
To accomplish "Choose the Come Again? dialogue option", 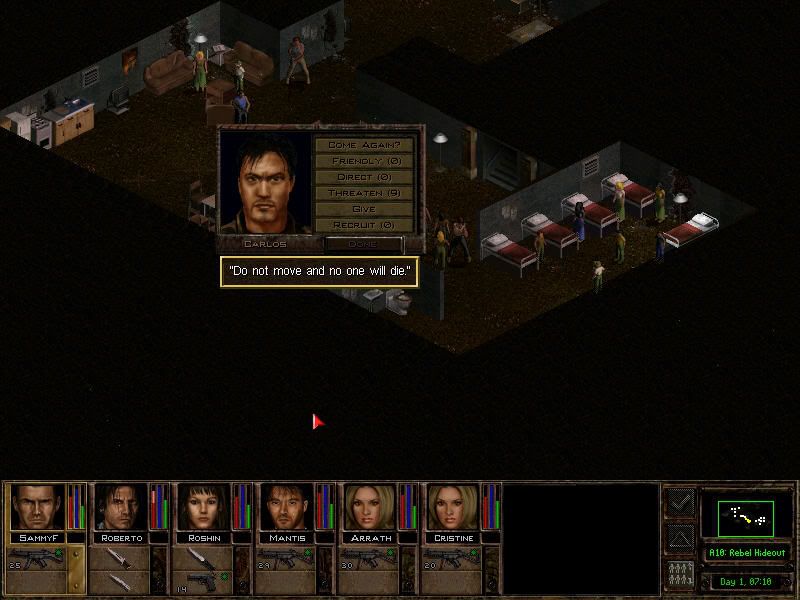I will click(x=364, y=145).
